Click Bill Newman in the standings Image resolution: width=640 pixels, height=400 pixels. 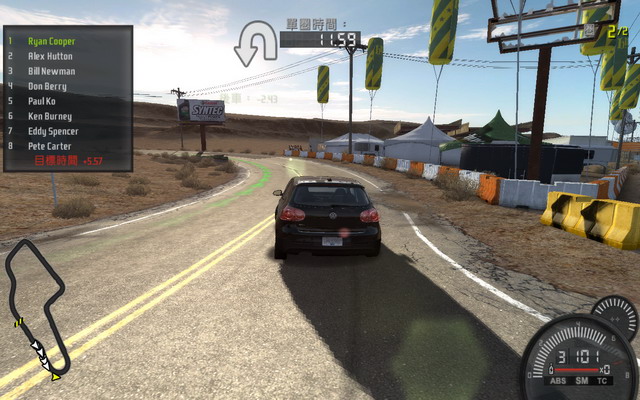51,72
